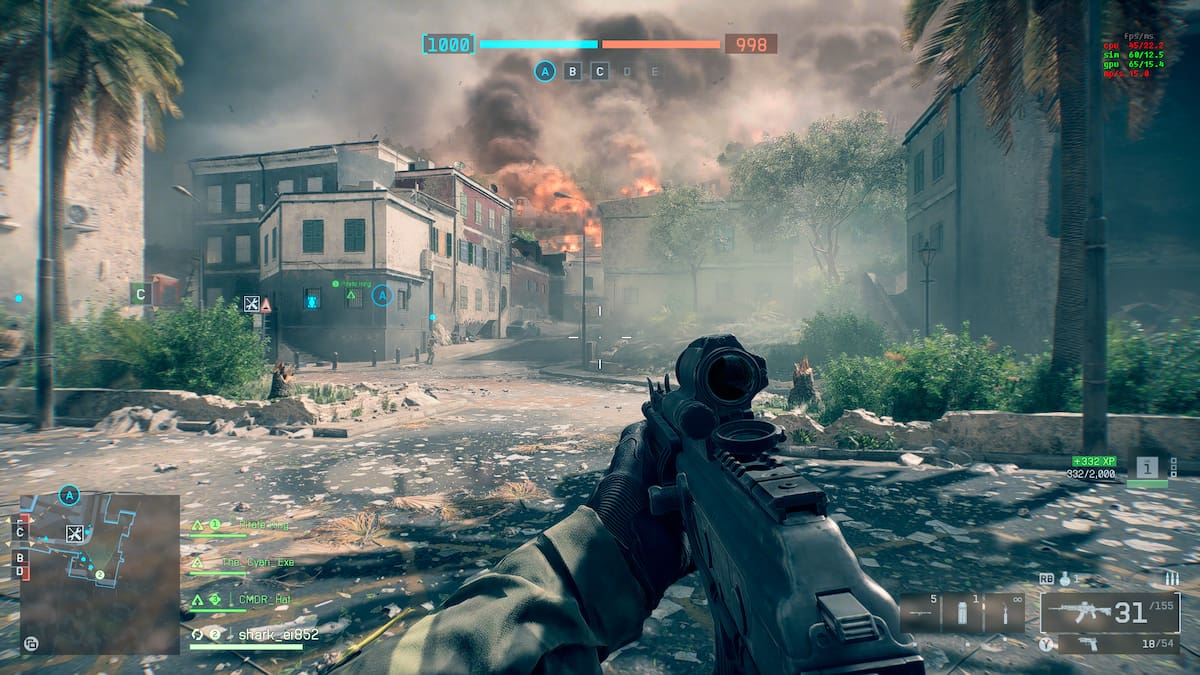Screen dimensions: 1200x675
Task: Select the primary assault rifle weapon slot
Action: pyautogui.click(x=1110, y=612)
